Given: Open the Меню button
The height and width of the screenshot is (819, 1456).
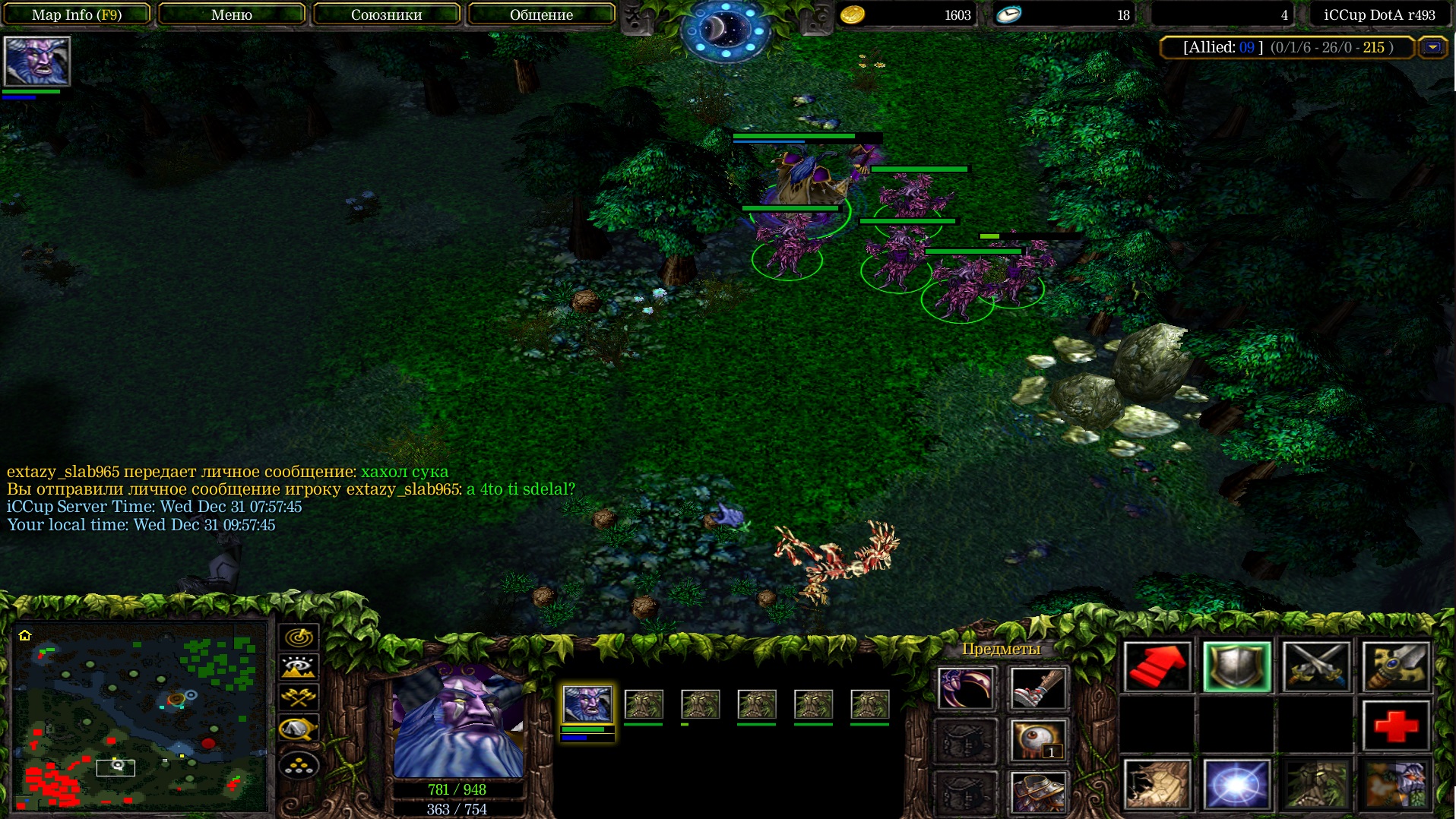Looking at the screenshot, I should point(231,14).
